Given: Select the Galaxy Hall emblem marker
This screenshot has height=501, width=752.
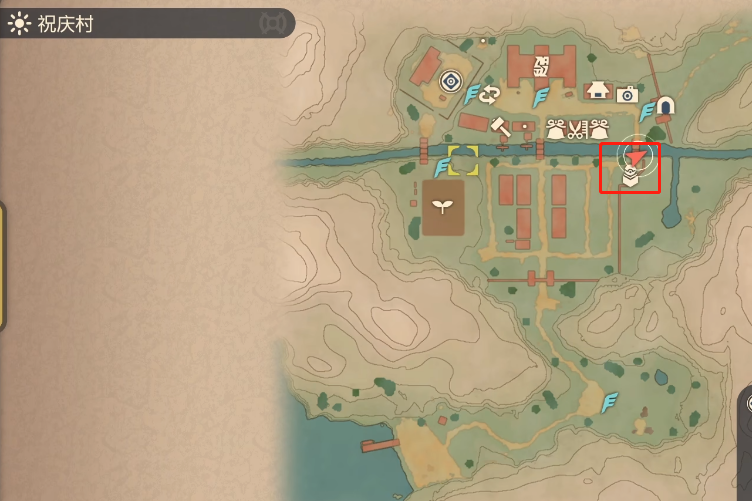Looking at the screenshot, I should (x=541, y=67).
